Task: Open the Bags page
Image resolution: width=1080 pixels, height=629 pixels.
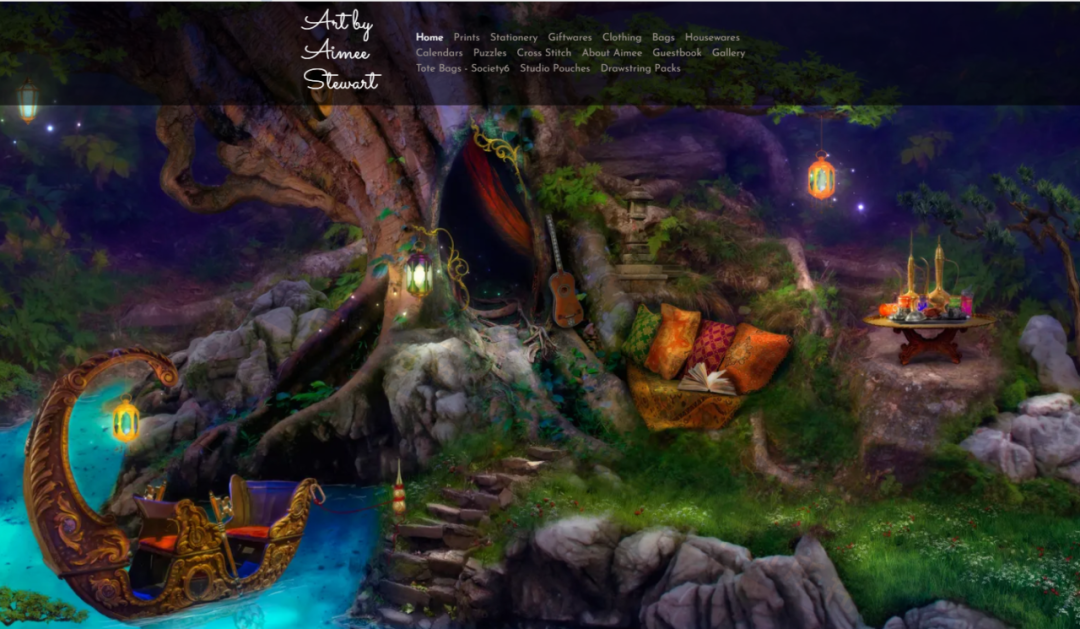Action: [663, 38]
